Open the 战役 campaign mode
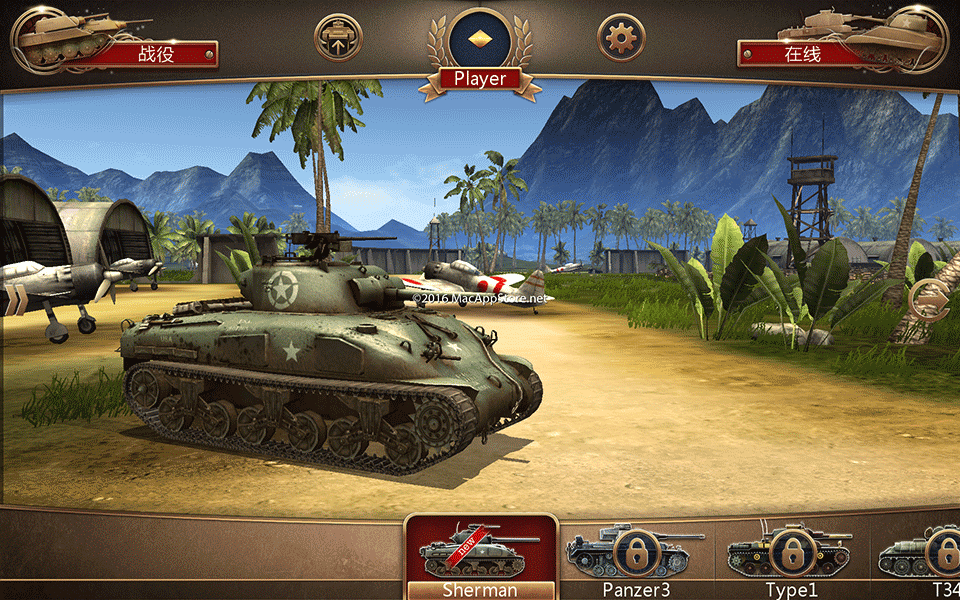This screenshot has height=600, width=960. pos(155,54)
